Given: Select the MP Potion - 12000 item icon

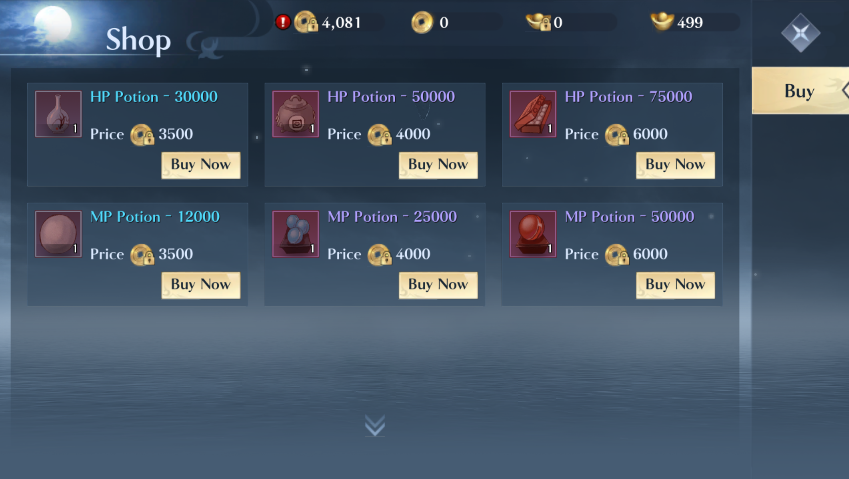Looking at the screenshot, I should [58, 234].
